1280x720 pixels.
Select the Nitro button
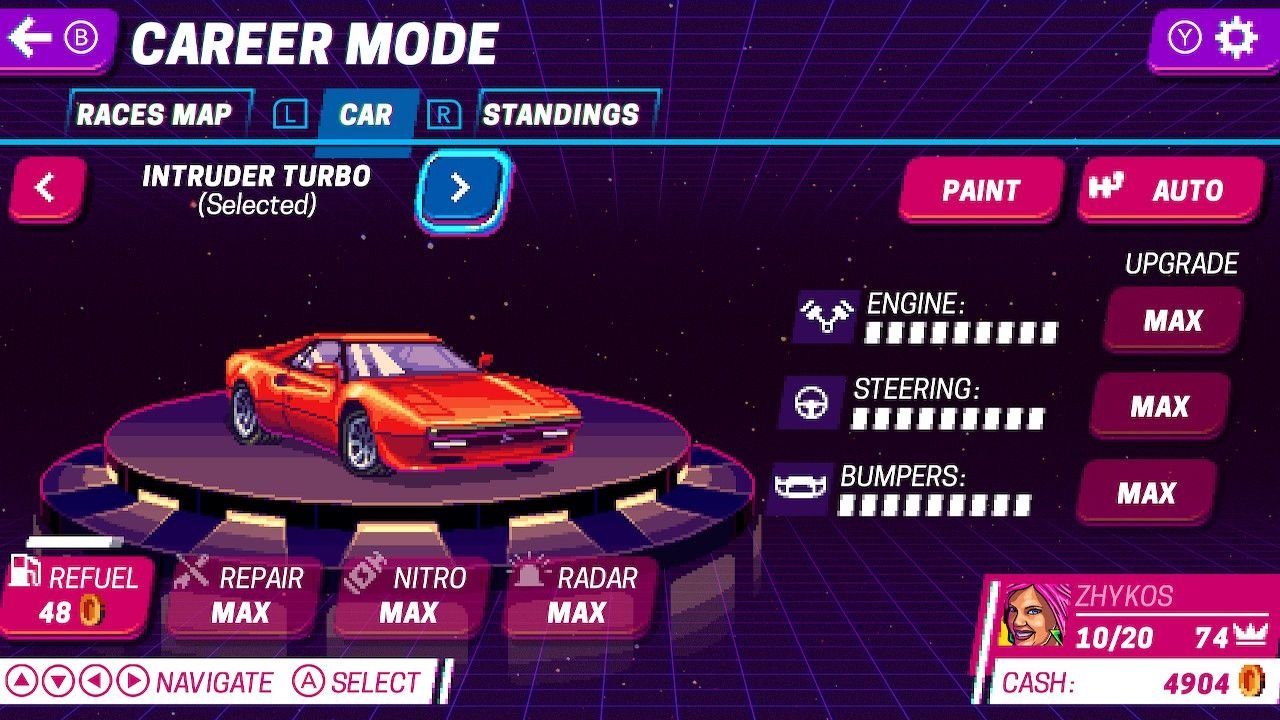(410, 596)
